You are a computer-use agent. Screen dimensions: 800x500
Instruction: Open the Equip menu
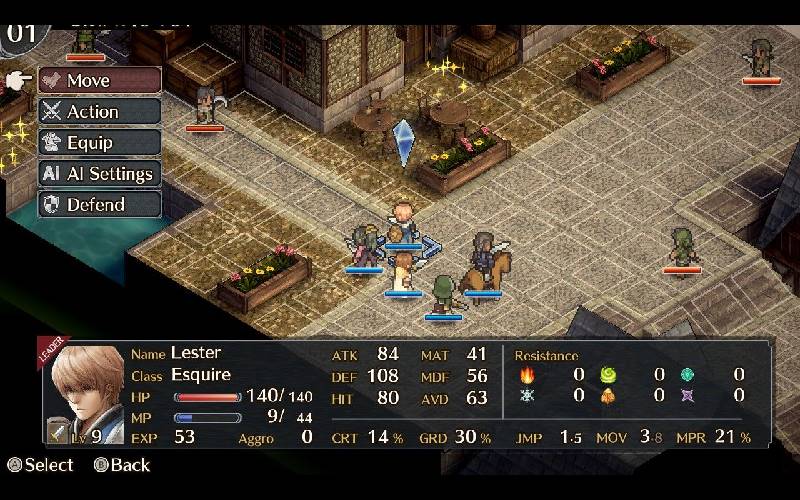(x=99, y=143)
